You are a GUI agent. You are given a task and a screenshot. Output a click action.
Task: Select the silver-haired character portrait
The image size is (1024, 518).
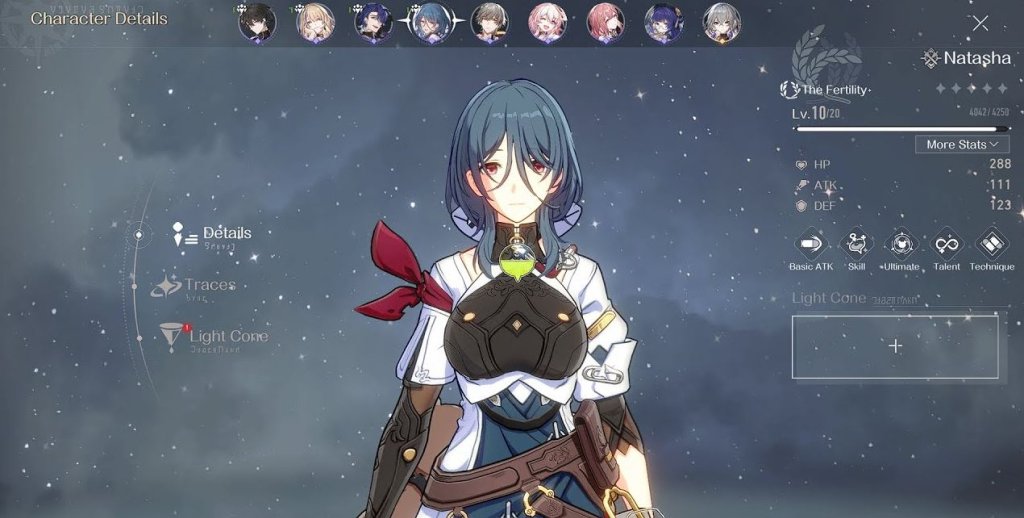coord(722,23)
